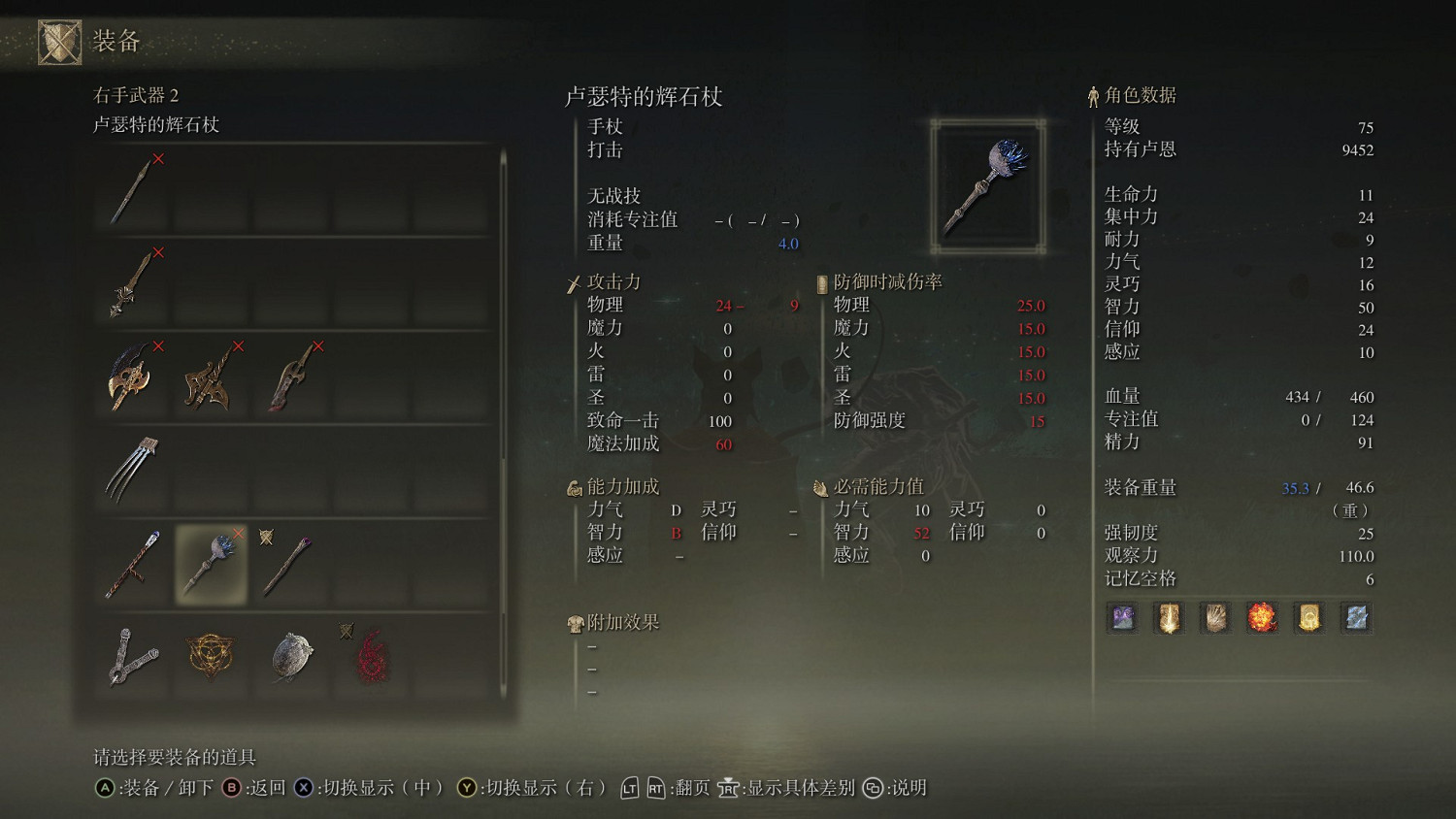Select the curved sword in the second row

pos(131,281)
